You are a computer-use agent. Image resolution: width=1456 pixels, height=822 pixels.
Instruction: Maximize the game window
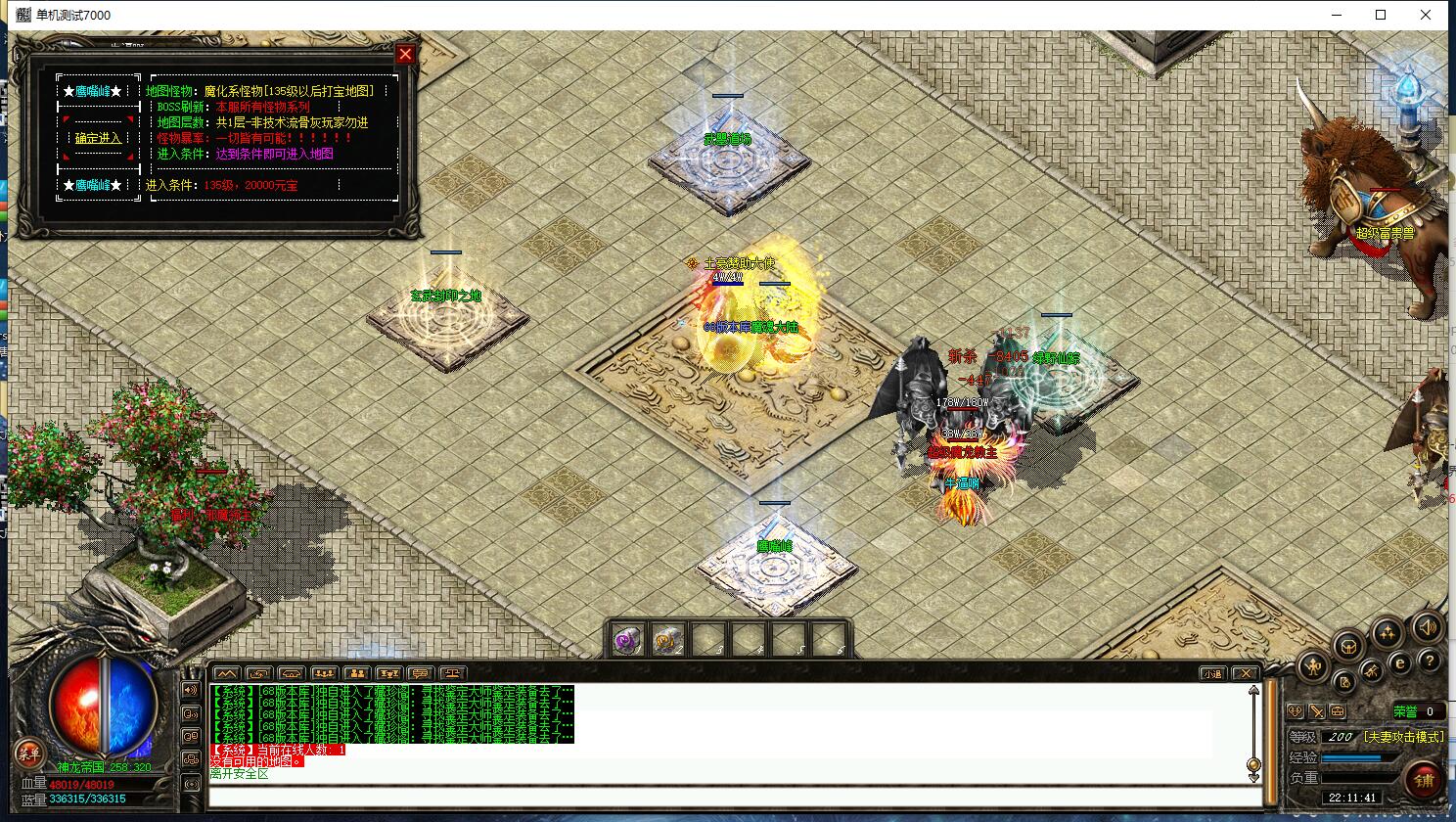coord(1381,15)
